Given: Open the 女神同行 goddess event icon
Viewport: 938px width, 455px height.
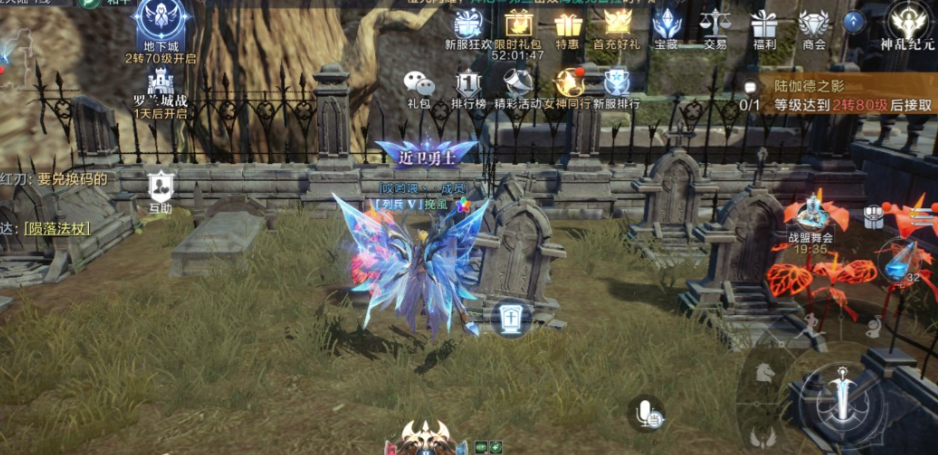Looking at the screenshot, I should click(x=568, y=83).
